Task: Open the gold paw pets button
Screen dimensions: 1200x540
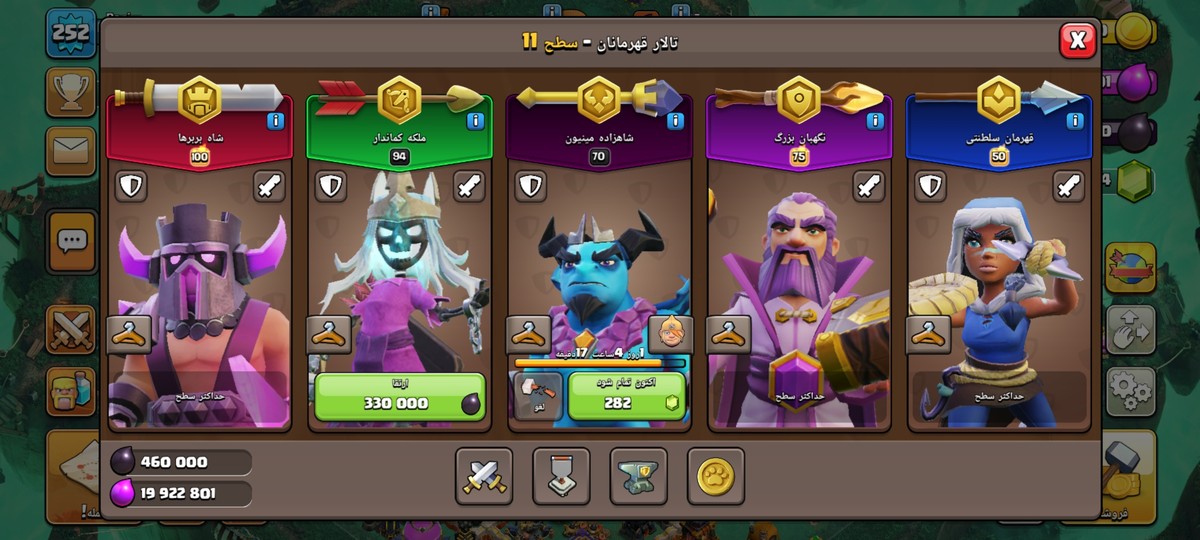Action: pyautogui.click(x=715, y=476)
